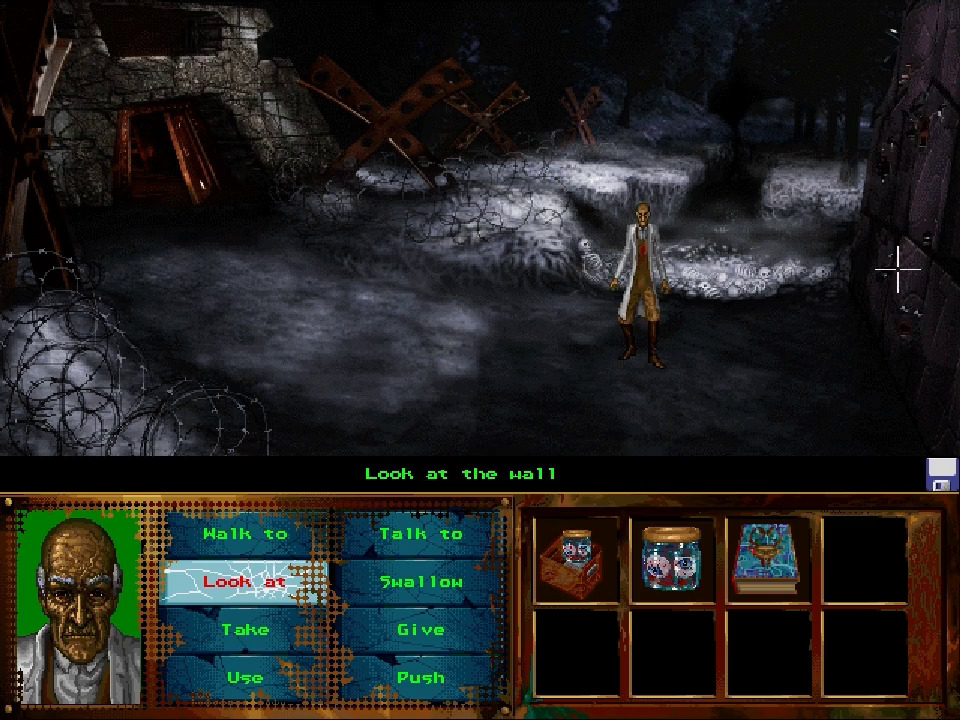Select the crate with jar inventory item
Viewport: 960px width, 720px height.
[x=576, y=560]
